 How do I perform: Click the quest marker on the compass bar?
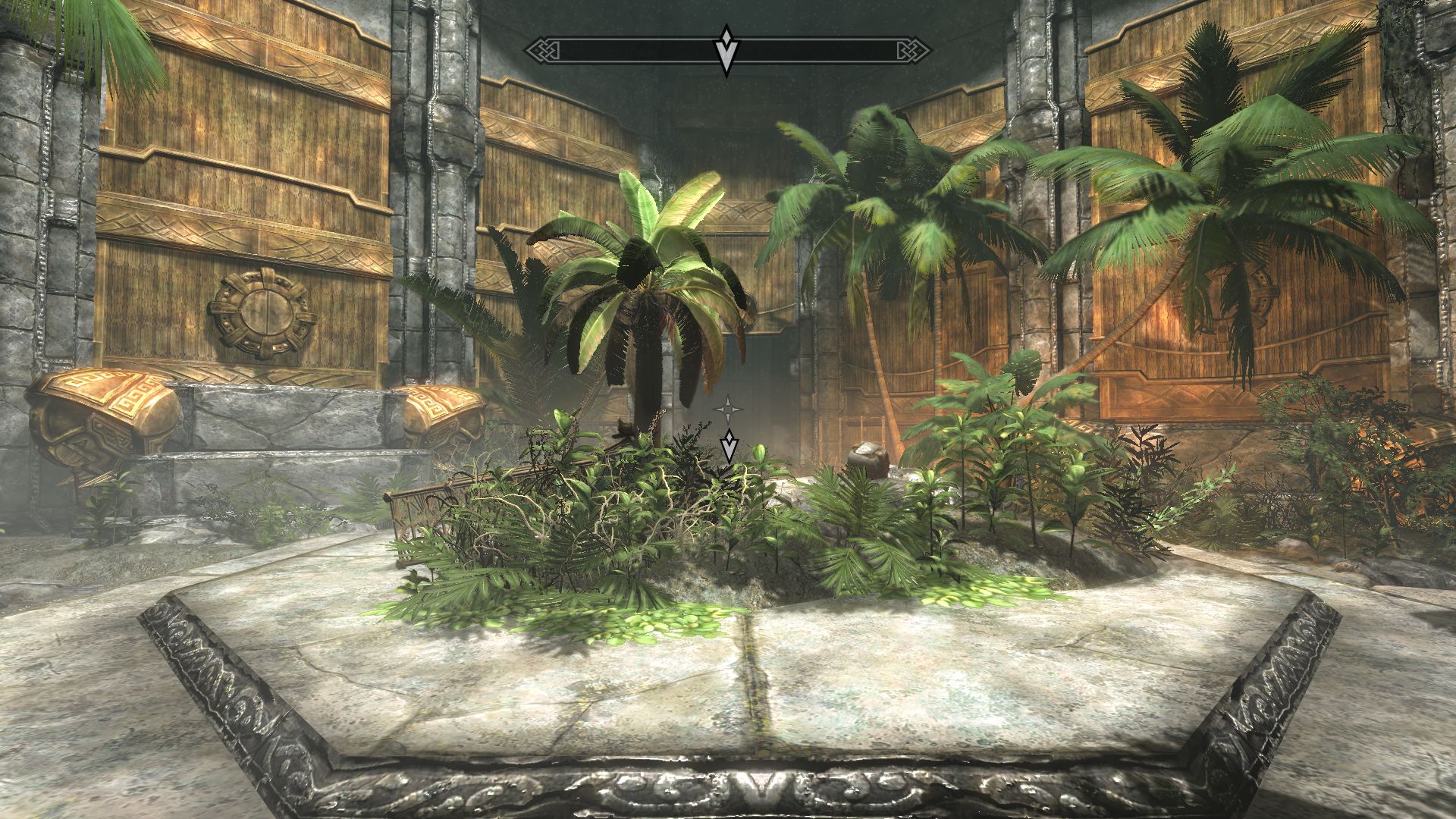click(x=726, y=50)
